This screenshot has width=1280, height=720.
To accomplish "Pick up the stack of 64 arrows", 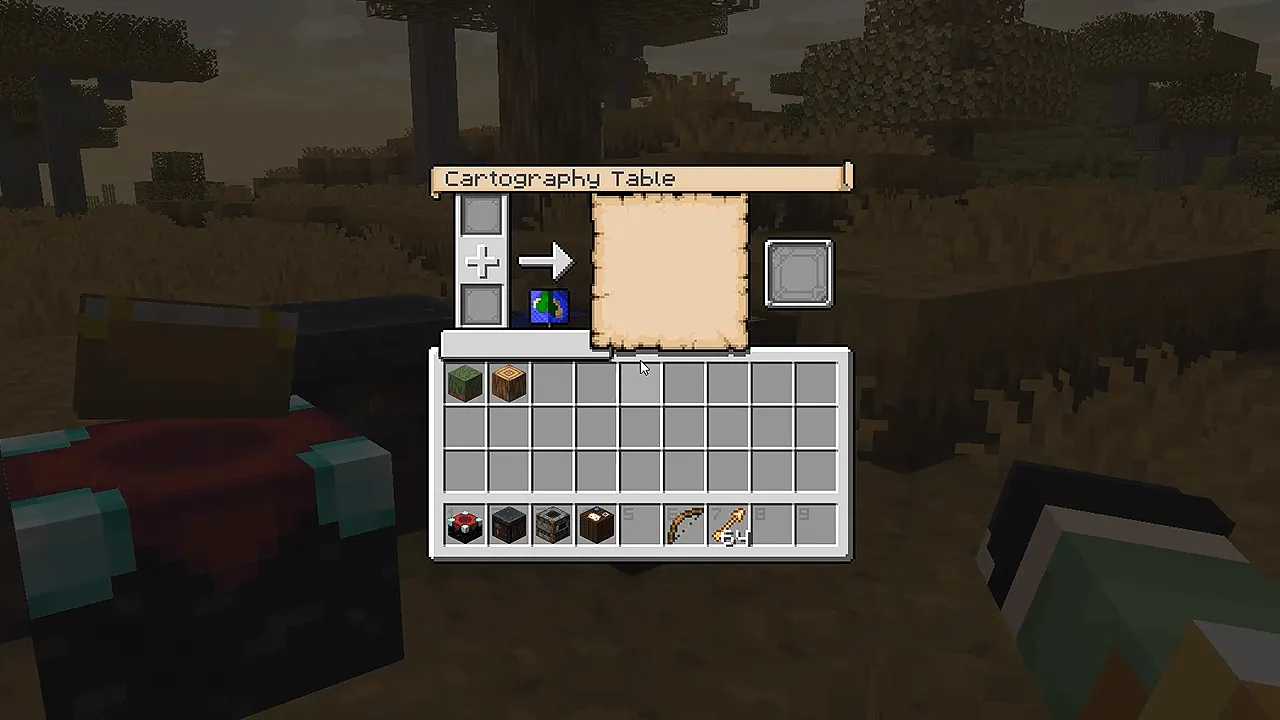I will click(x=728, y=523).
